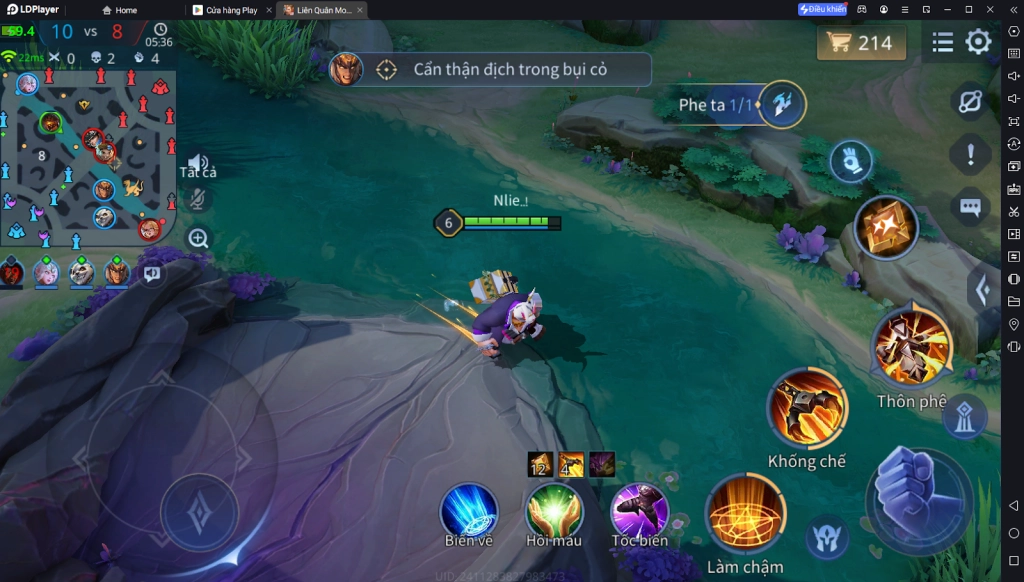Screen dimensions: 1024x582
Task: Trigger the Tốc biến flash spell
Action: [x=640, y=510]
